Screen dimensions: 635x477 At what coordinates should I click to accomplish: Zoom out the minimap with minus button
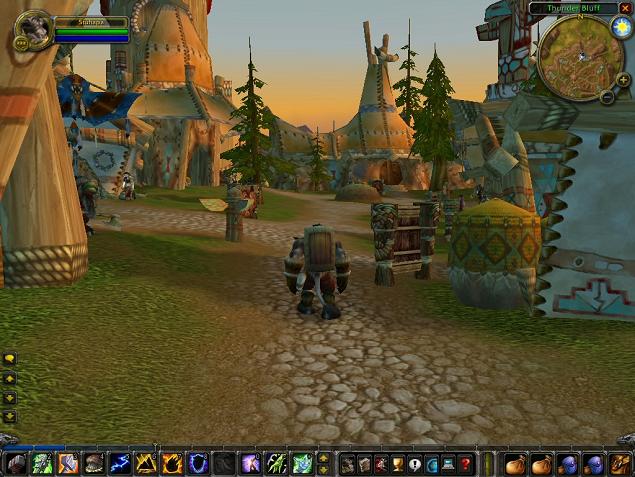[607, 96]
